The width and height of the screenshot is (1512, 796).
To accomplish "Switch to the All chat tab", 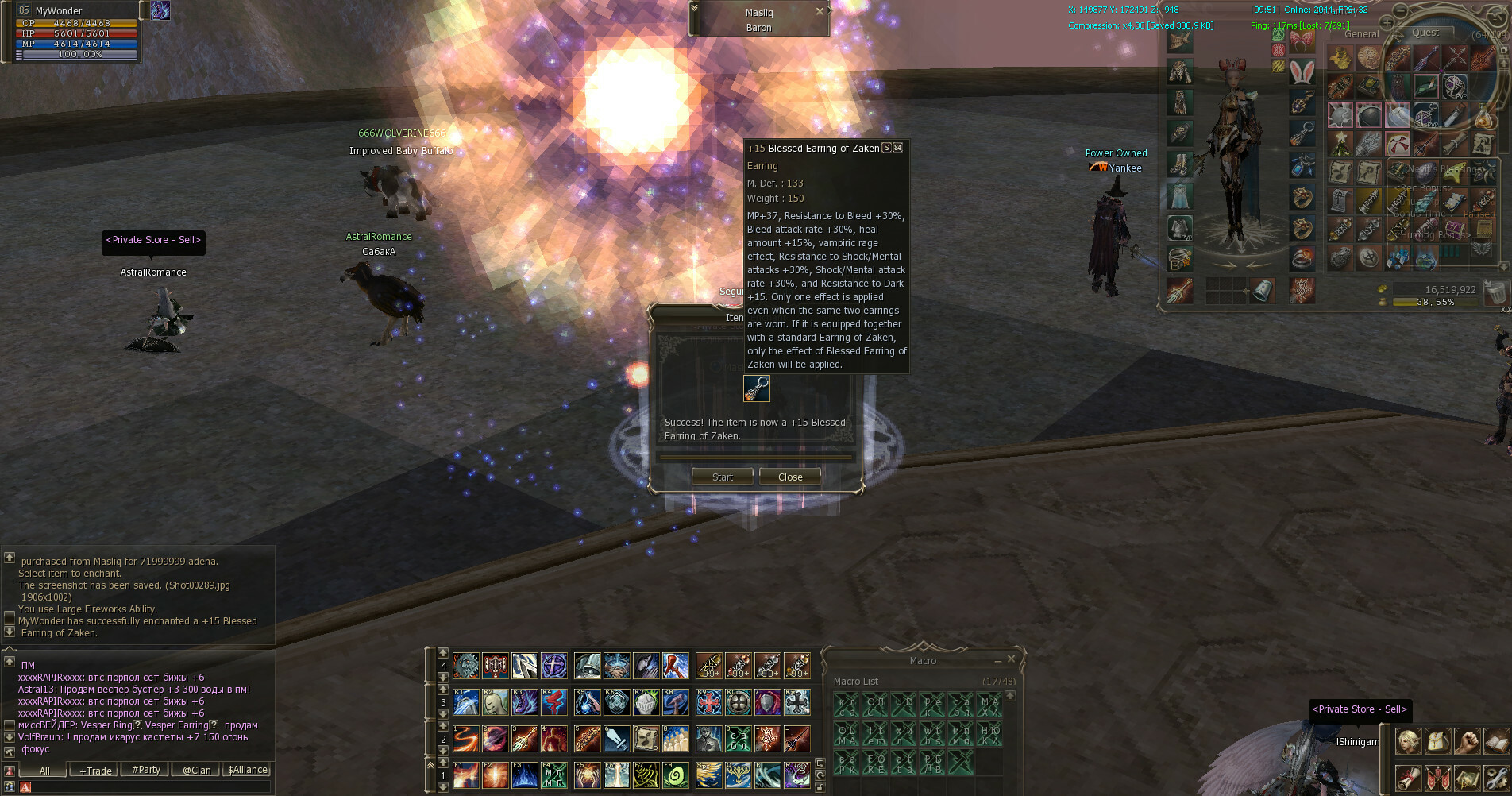I will point(44,771).
